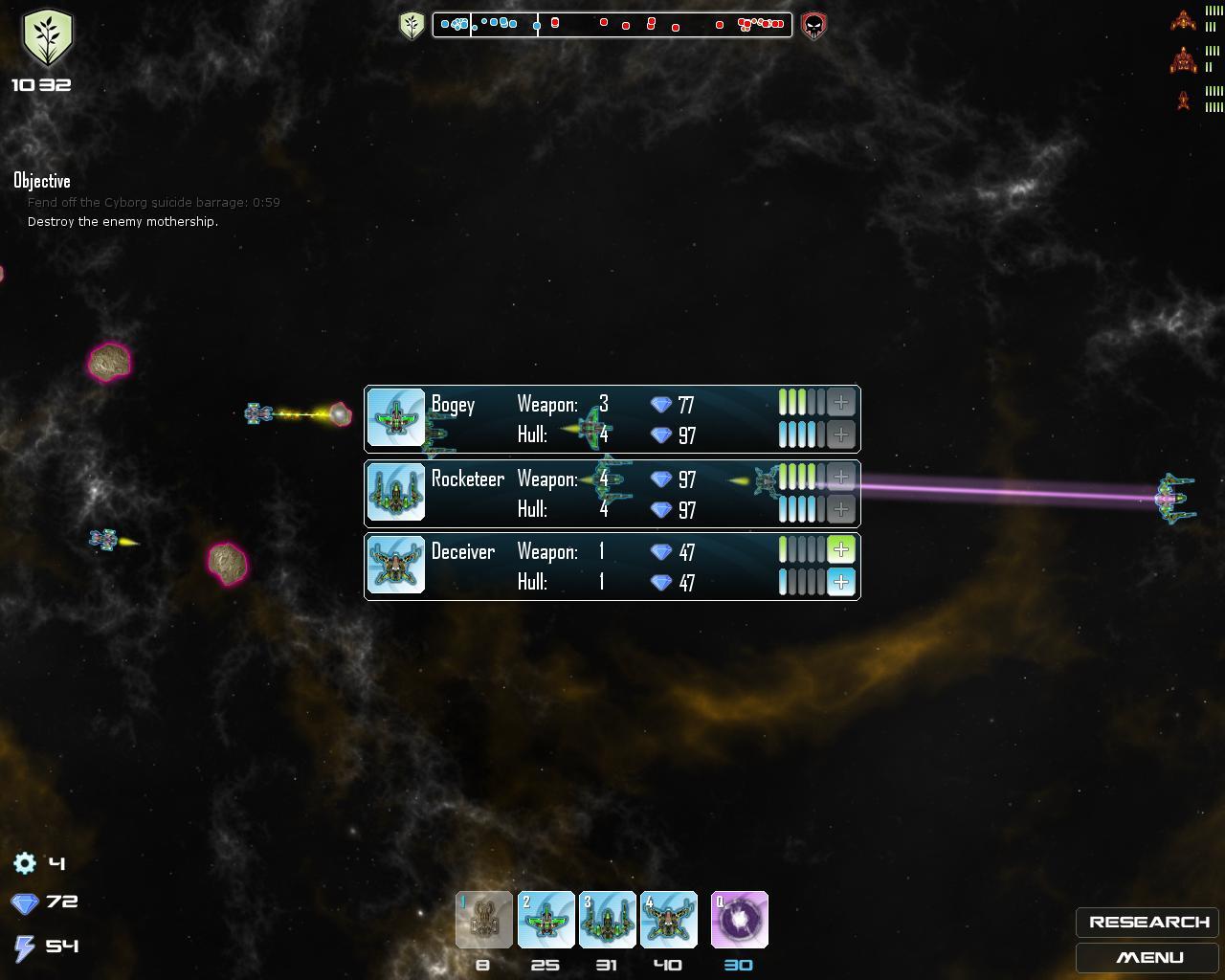Upgrade the Rocketeer hull level
Screen dimensions: 1225x980
tap(840, 508)
